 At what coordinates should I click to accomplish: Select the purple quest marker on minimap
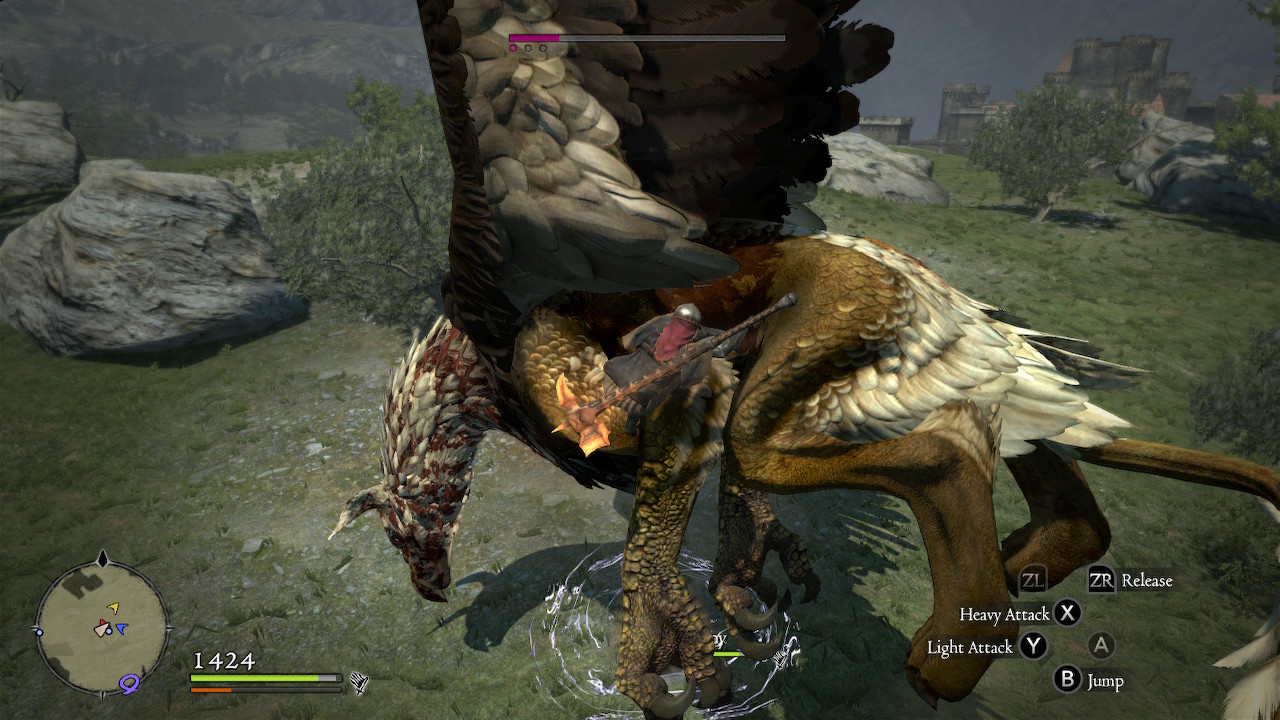click(x=129, y=683)
